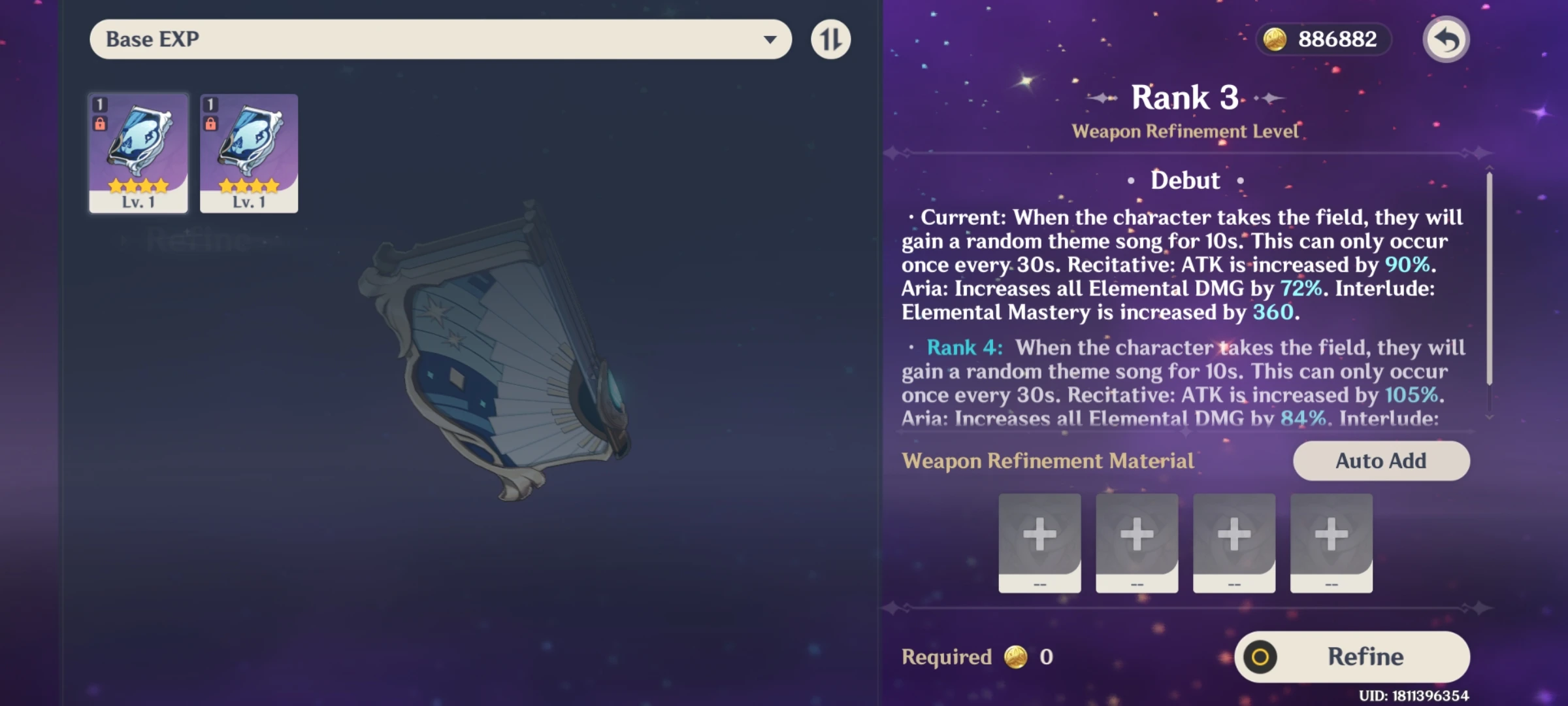Image resolution: width=1568 pixels, height=706 pixels.
Task: Select the second Lv. 1 weapon thumbnail
Action: pyautogui.click(x=248, y=154)
